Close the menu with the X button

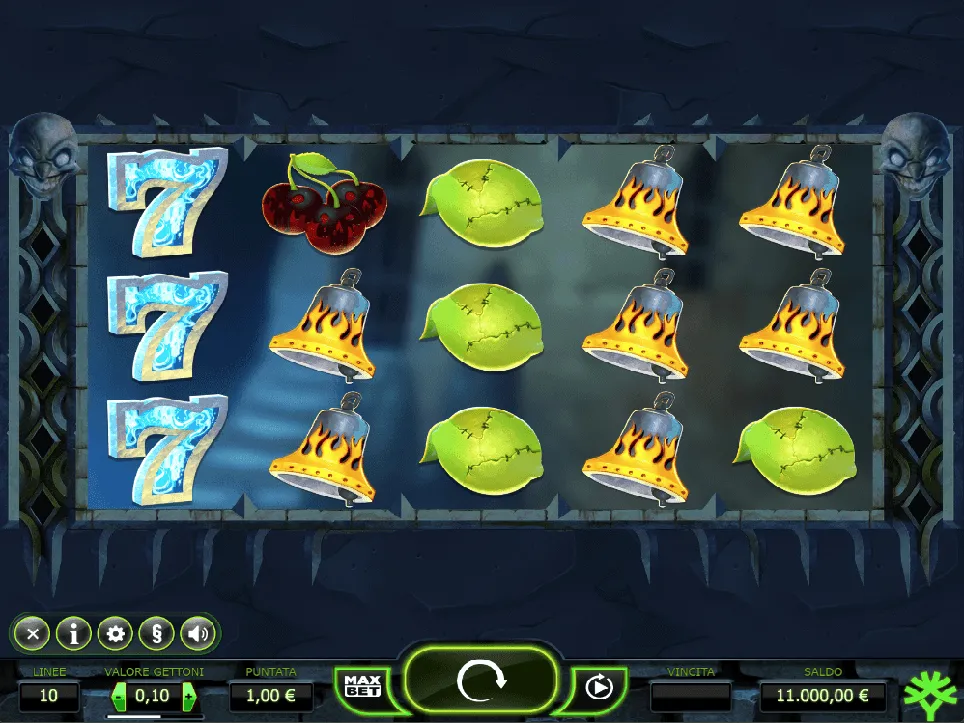click(33, 633)
